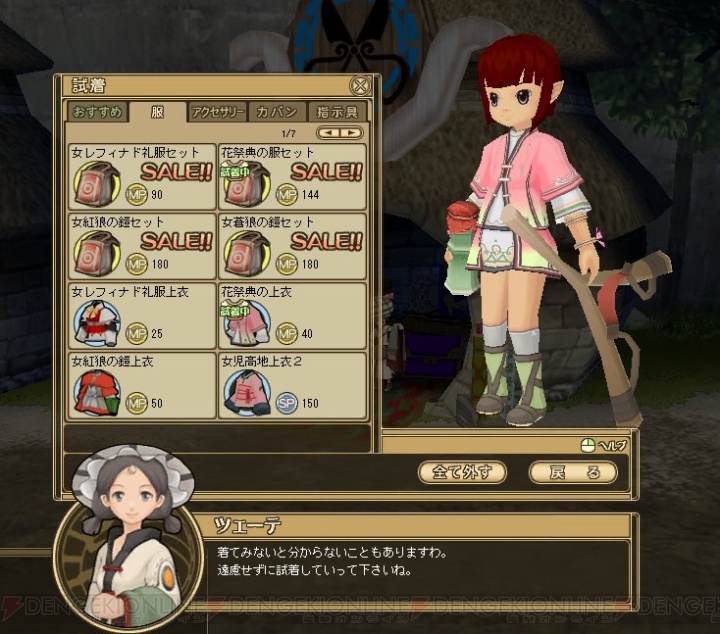Image resolution: width=720 pixels, height=634 pixels.
Task: Go to the previous item page
Action: pos(329,132)
